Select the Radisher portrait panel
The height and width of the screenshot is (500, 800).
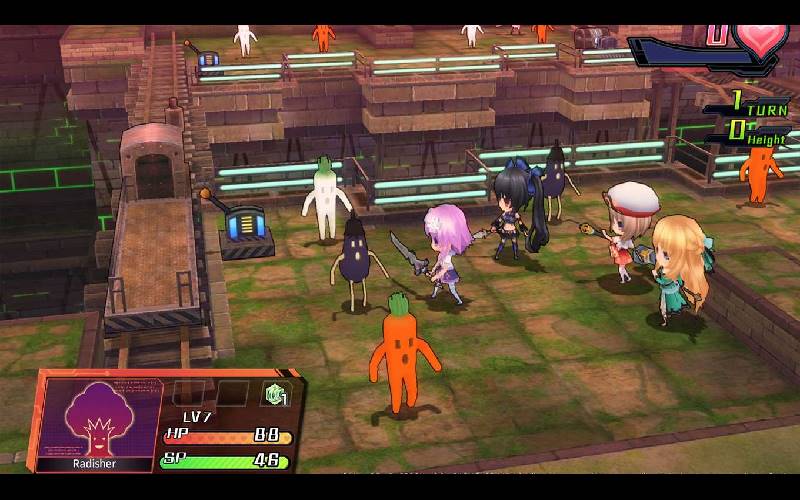97,420
